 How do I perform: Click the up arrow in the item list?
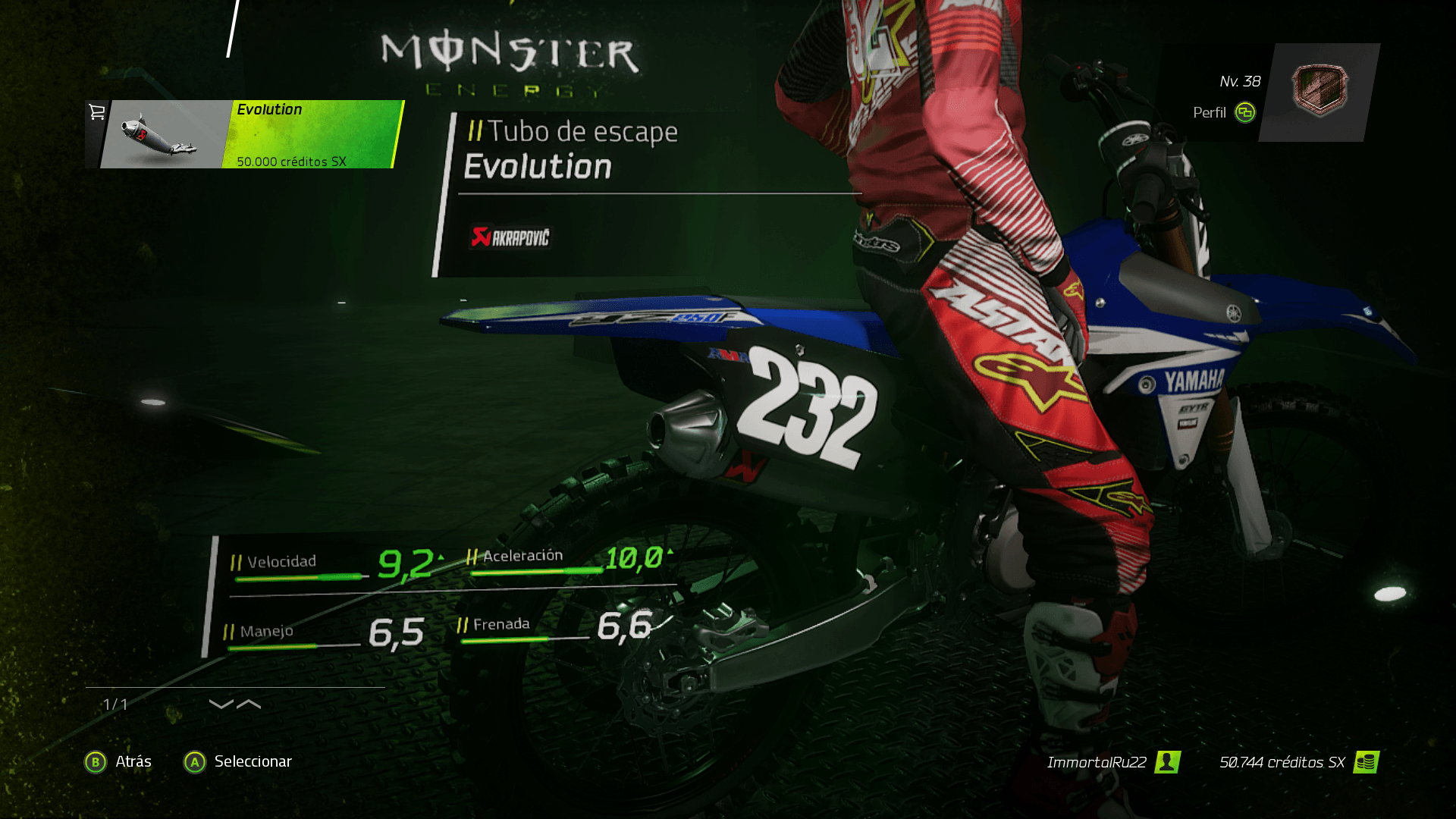[249, 704]
